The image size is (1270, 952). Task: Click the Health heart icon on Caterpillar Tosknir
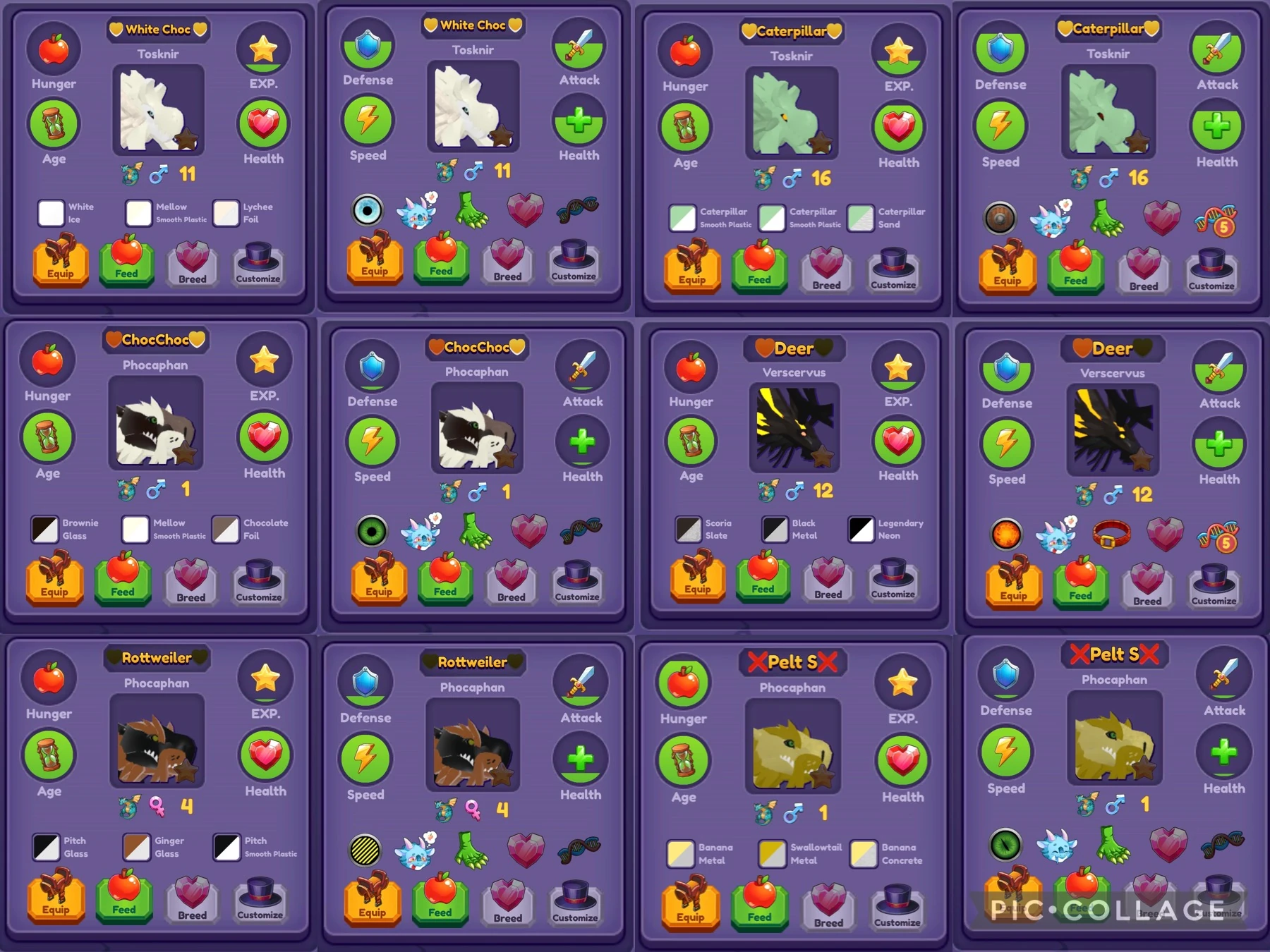898,125
